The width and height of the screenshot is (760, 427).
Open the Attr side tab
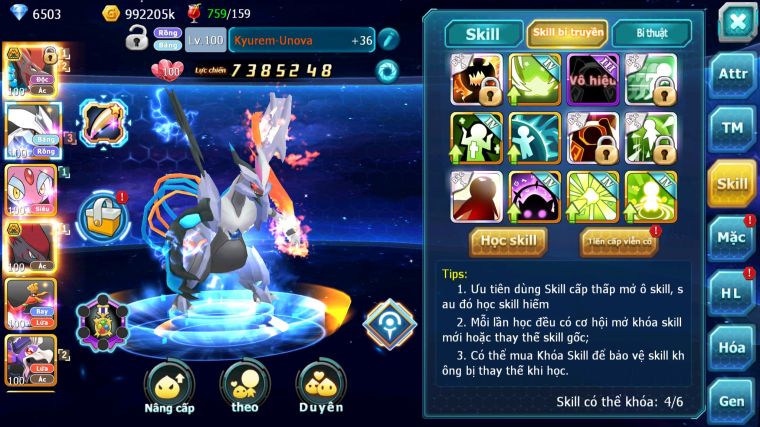732,75
